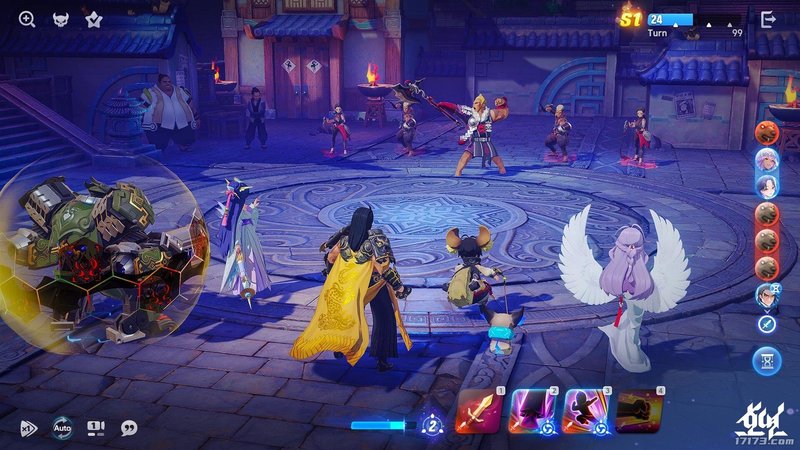Exit the battle via the exit icon
The height and width of the screenshot is (450, 800).
pos(768,19)
